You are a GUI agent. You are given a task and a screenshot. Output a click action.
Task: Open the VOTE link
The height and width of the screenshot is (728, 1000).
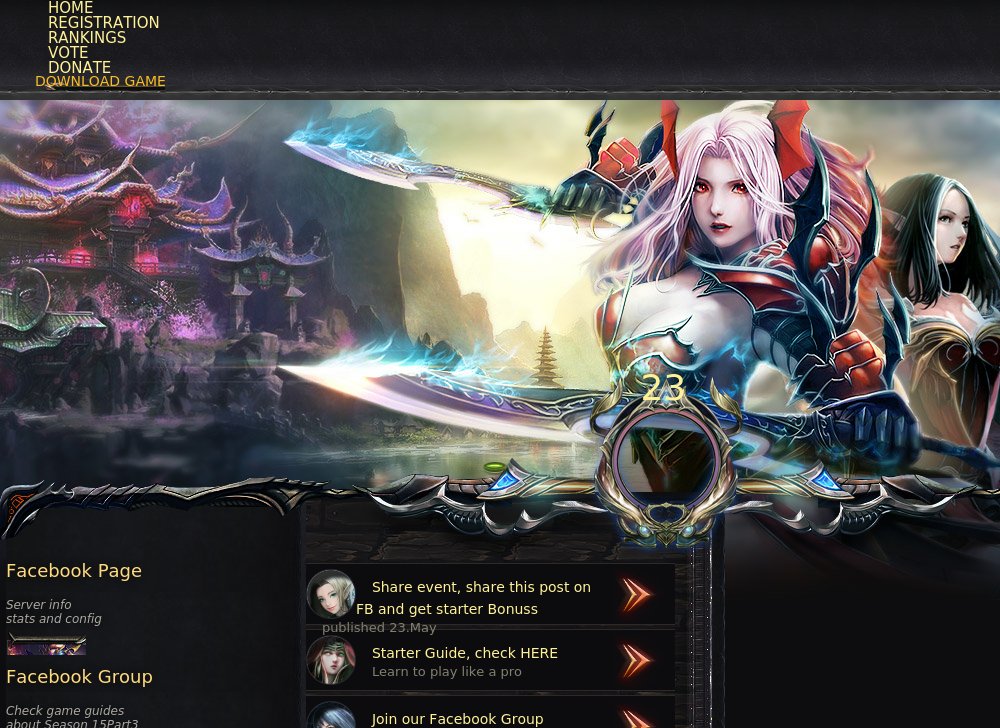(x=68, y=53)
